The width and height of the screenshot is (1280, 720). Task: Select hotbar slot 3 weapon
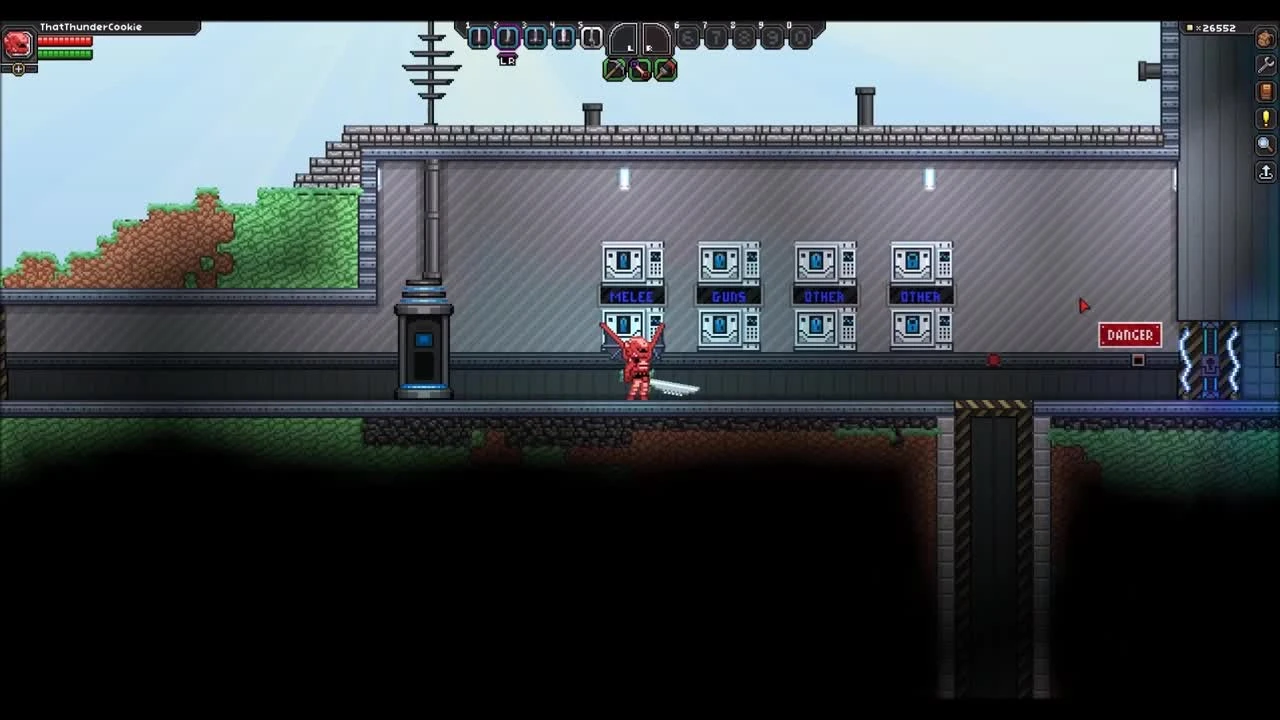click(535, 36)
